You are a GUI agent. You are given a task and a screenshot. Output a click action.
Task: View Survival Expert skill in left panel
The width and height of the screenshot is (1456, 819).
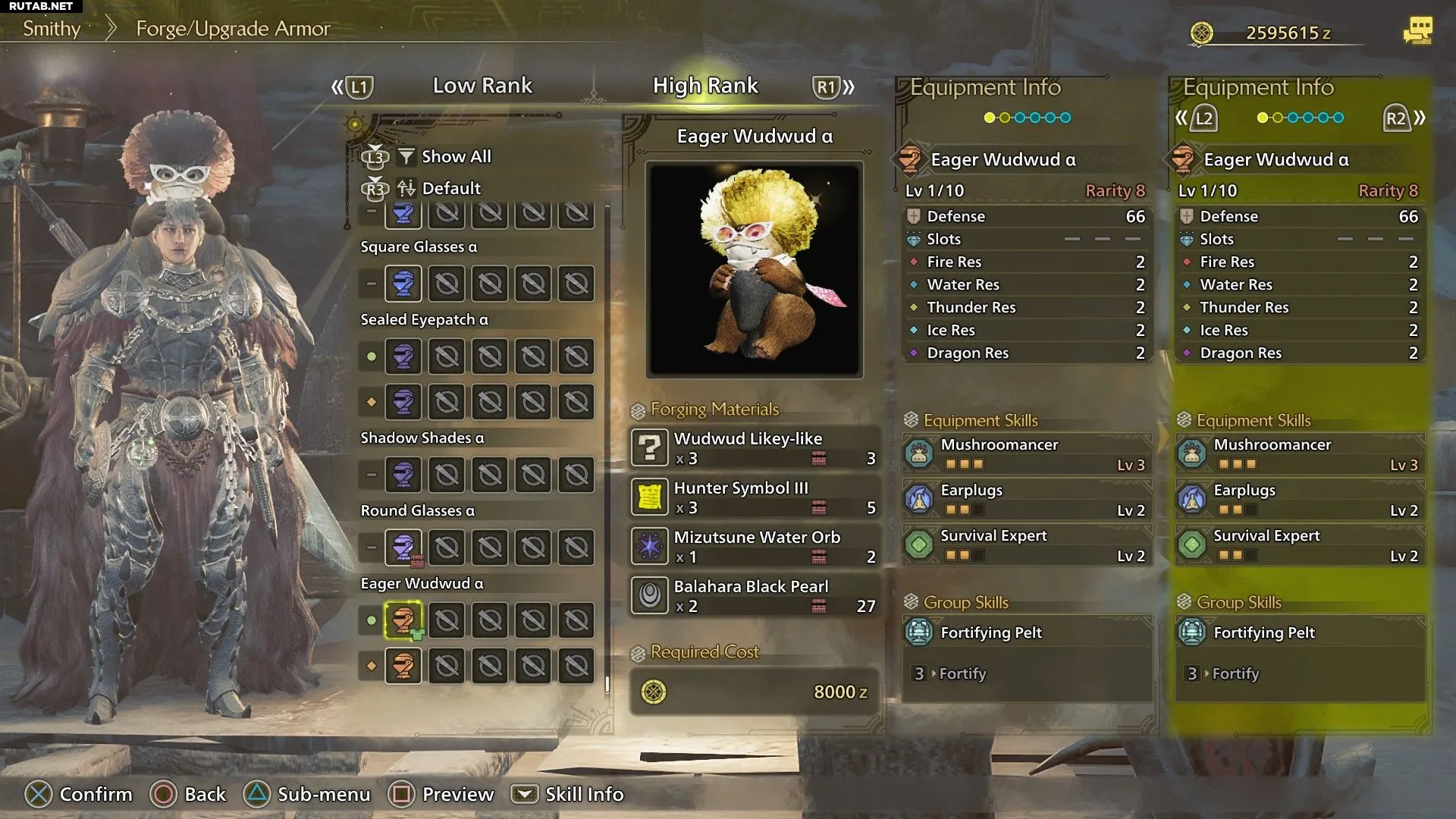[1027, 545]
